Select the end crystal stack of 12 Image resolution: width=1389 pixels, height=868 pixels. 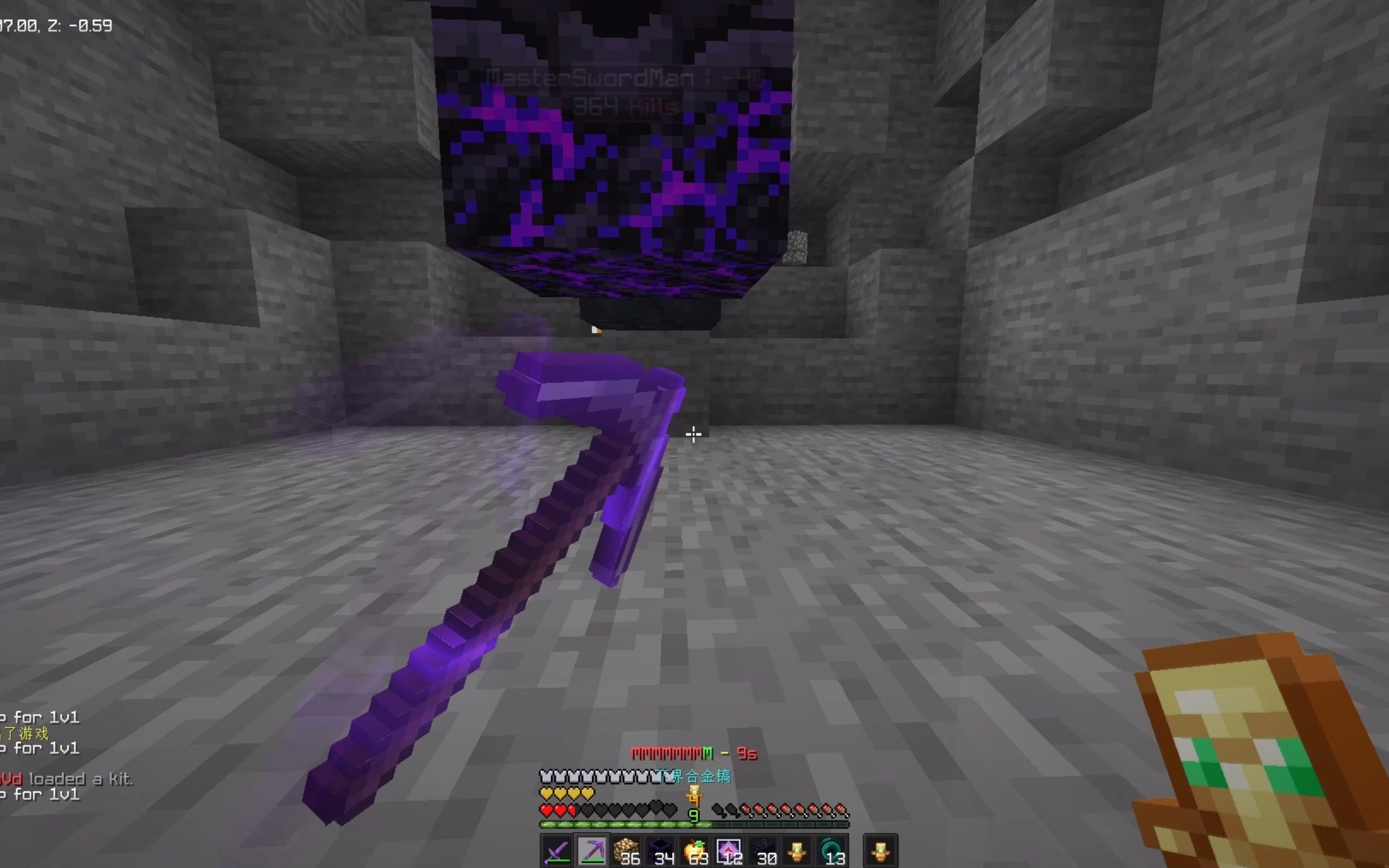click(x=730, y=851)
